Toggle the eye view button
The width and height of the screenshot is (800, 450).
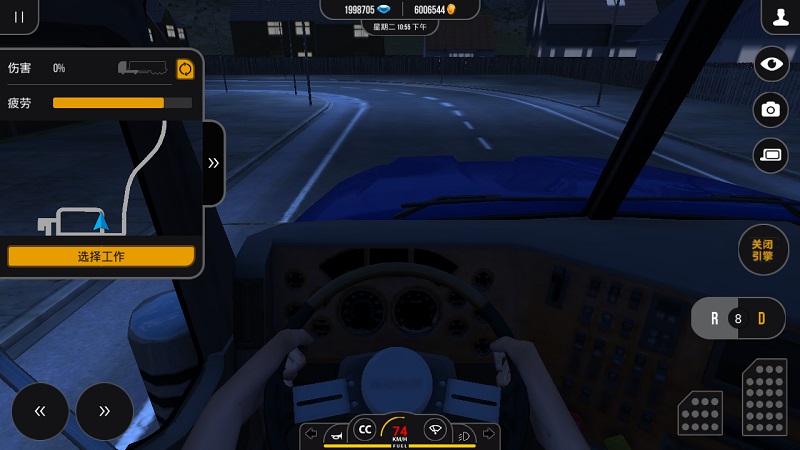771,65
